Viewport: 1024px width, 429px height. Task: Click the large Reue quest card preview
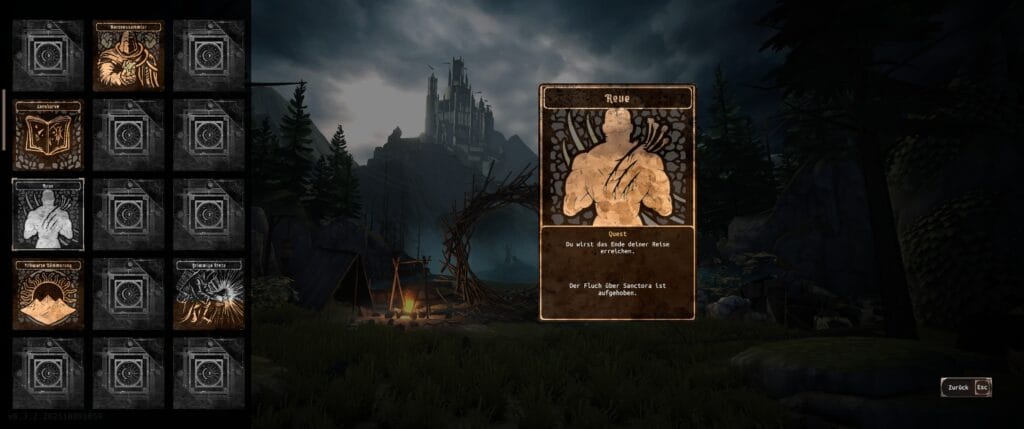(617, 202)
